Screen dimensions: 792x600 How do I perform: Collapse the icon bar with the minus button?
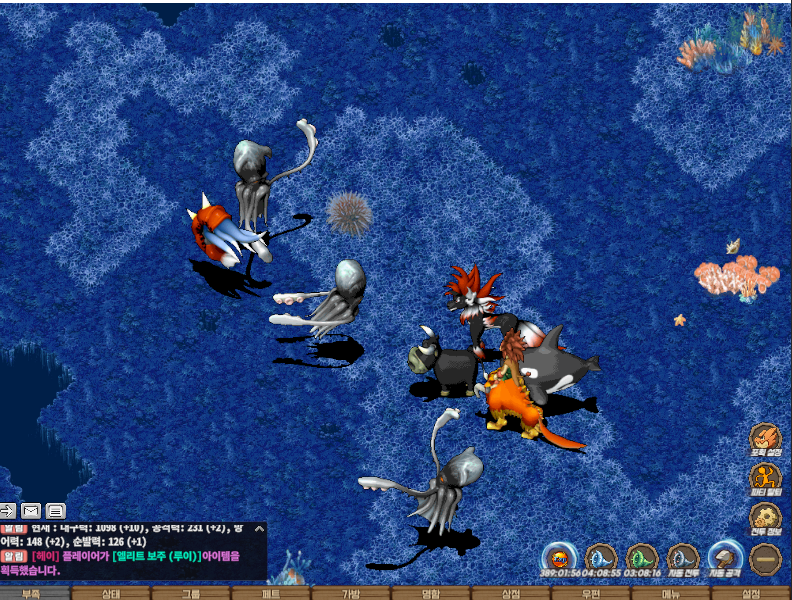[767, 558]
